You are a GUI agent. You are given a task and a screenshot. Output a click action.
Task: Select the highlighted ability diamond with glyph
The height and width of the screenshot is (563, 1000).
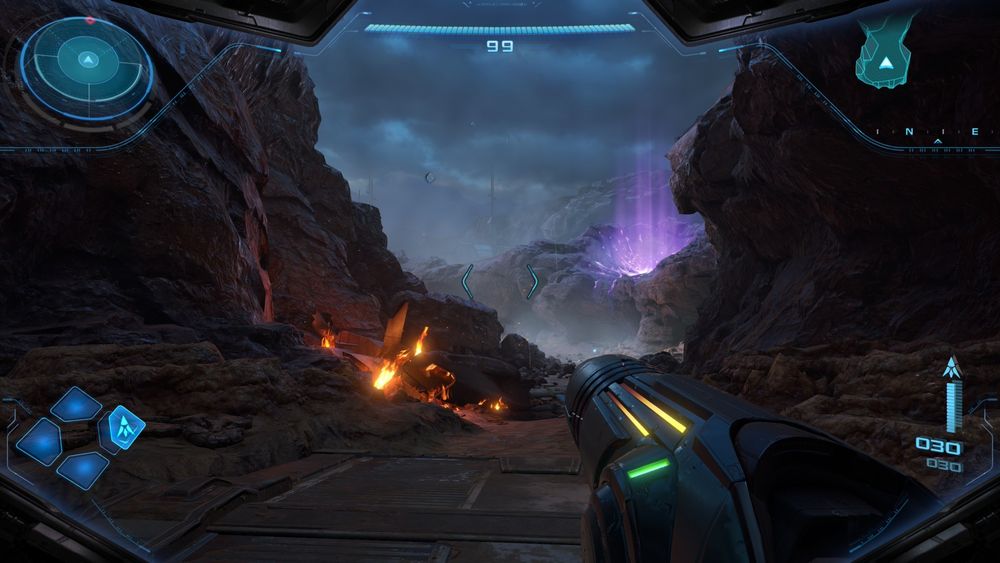tap(126, 427)
